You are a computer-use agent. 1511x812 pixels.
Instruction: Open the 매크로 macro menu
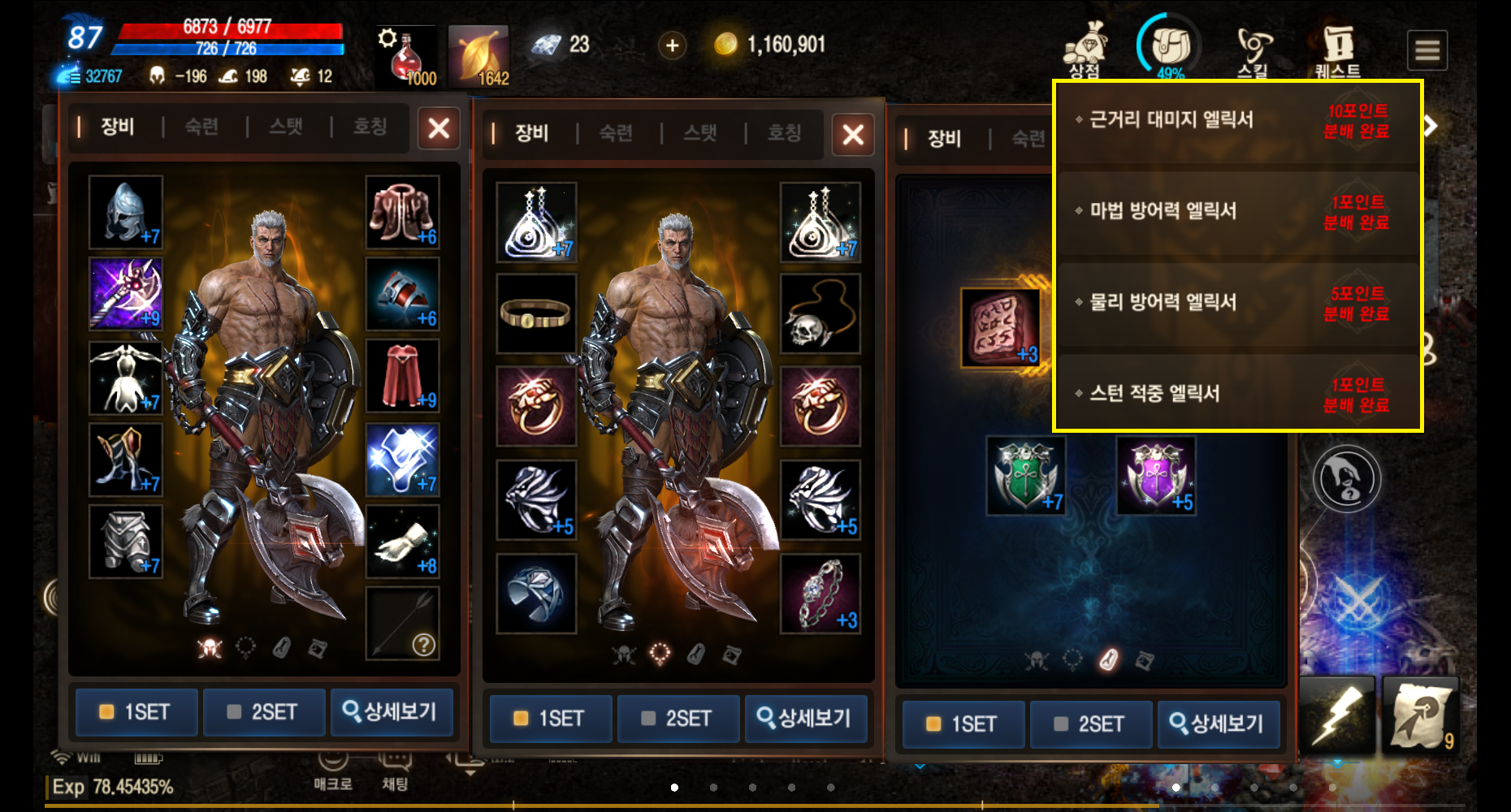(x=333, y=770)
